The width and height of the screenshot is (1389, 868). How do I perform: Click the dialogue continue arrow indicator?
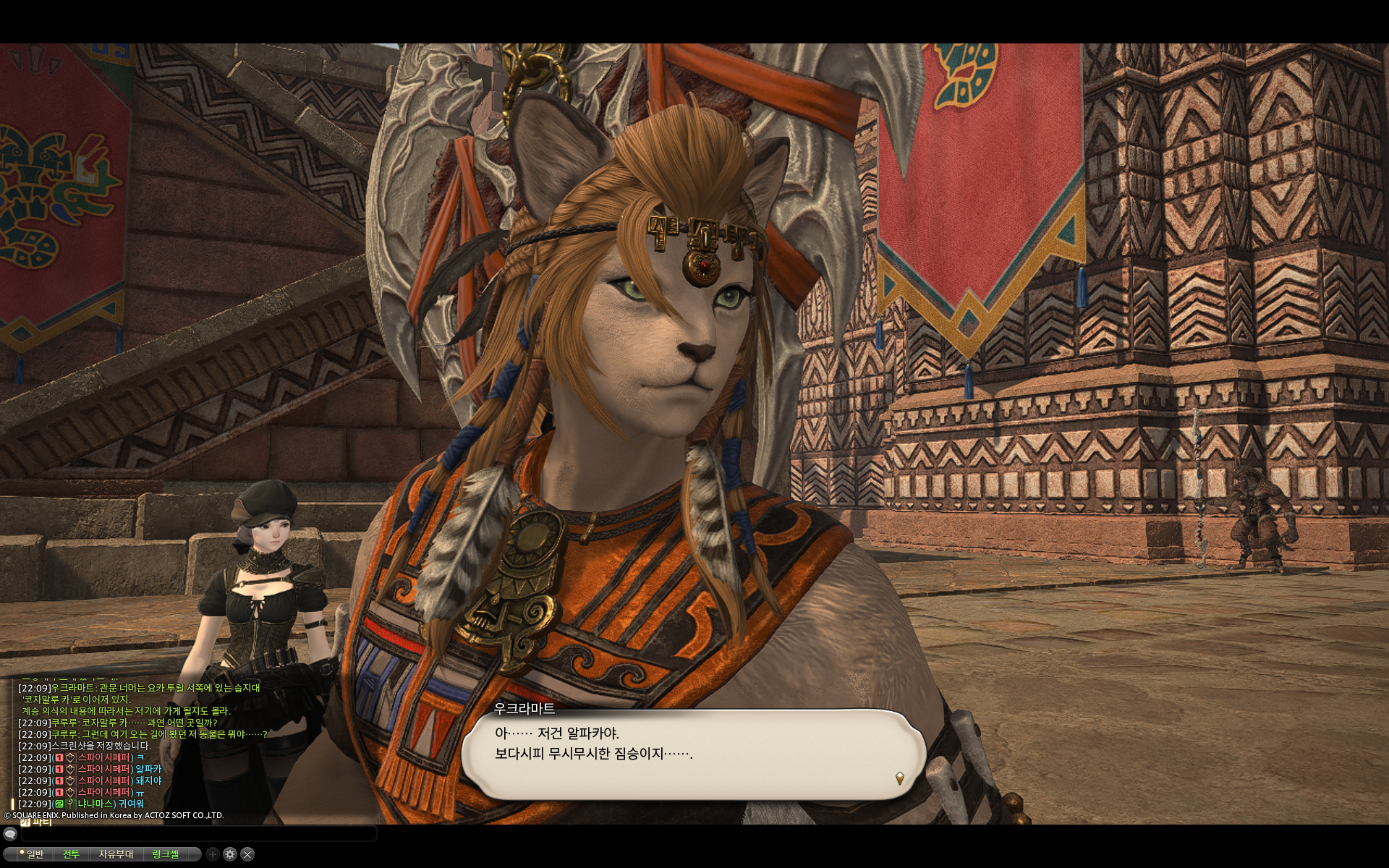point(899,778)
